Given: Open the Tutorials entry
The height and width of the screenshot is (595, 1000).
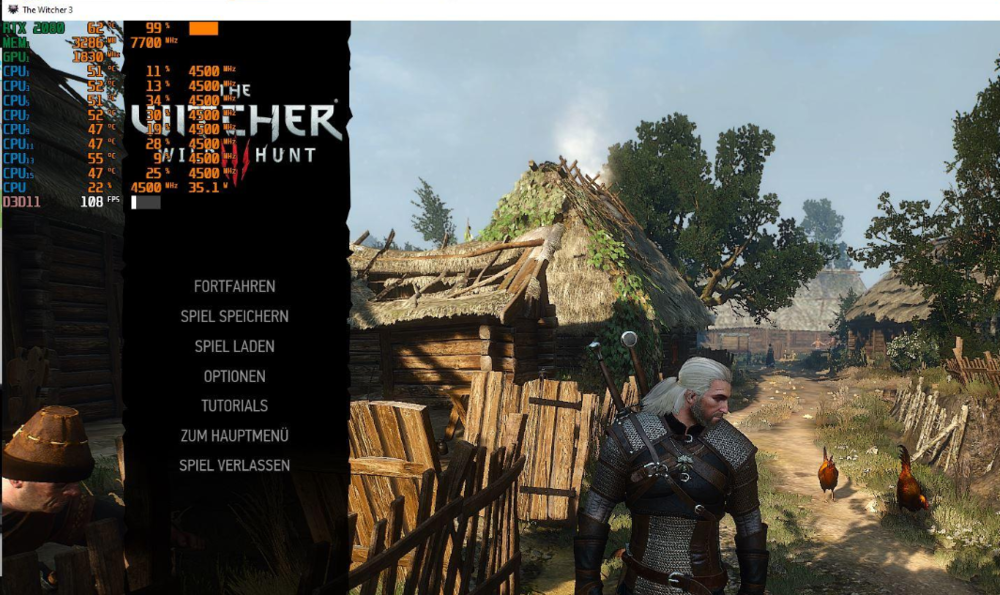Looking at the screenshot, I should tap(234, 406).
